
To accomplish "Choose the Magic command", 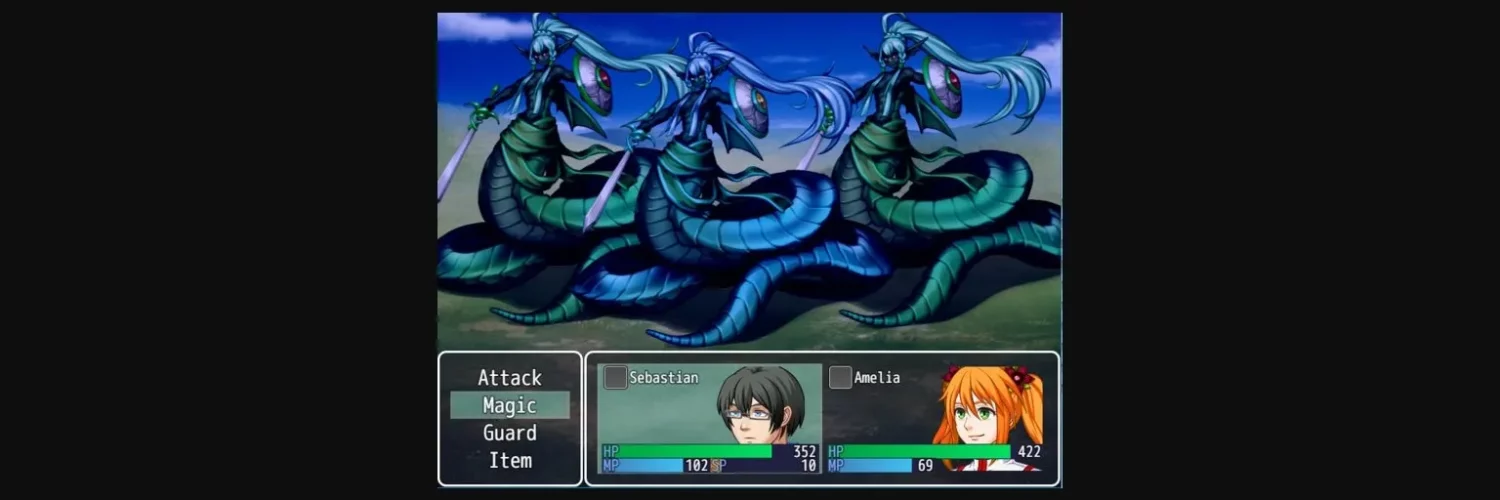I will [510, 405].
